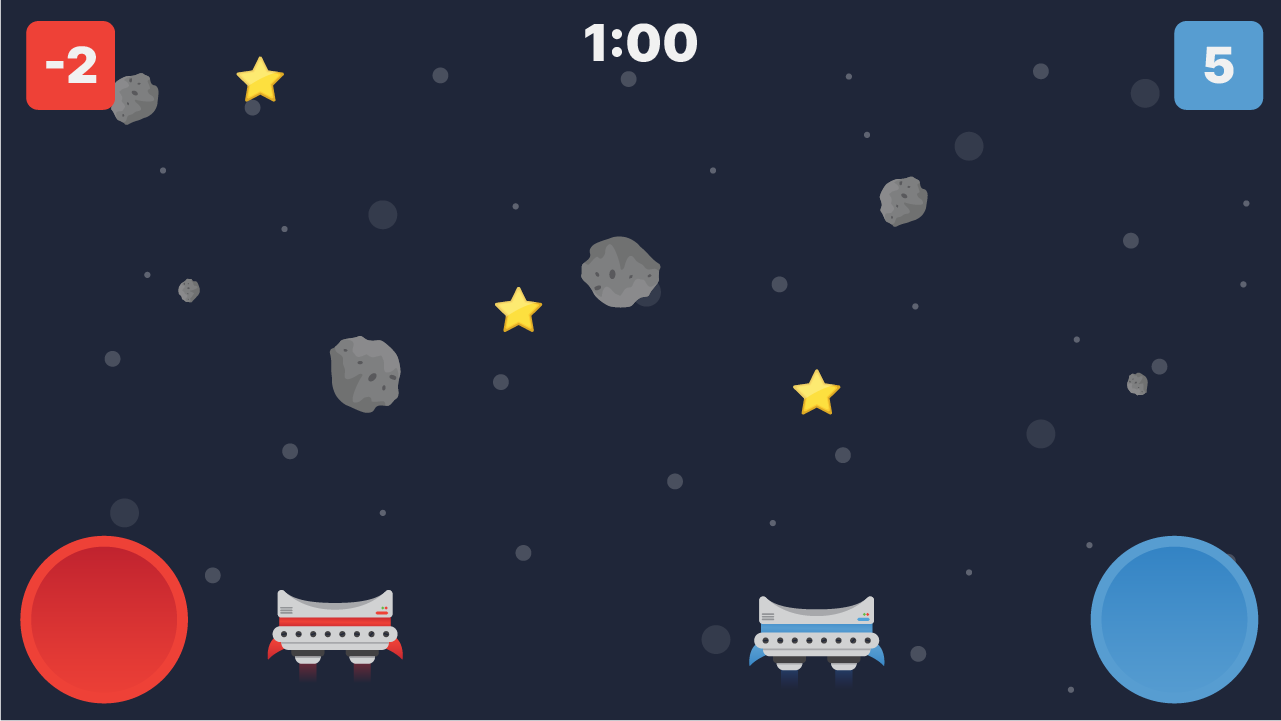Tap the red player's circular control button

pos(103,619)
